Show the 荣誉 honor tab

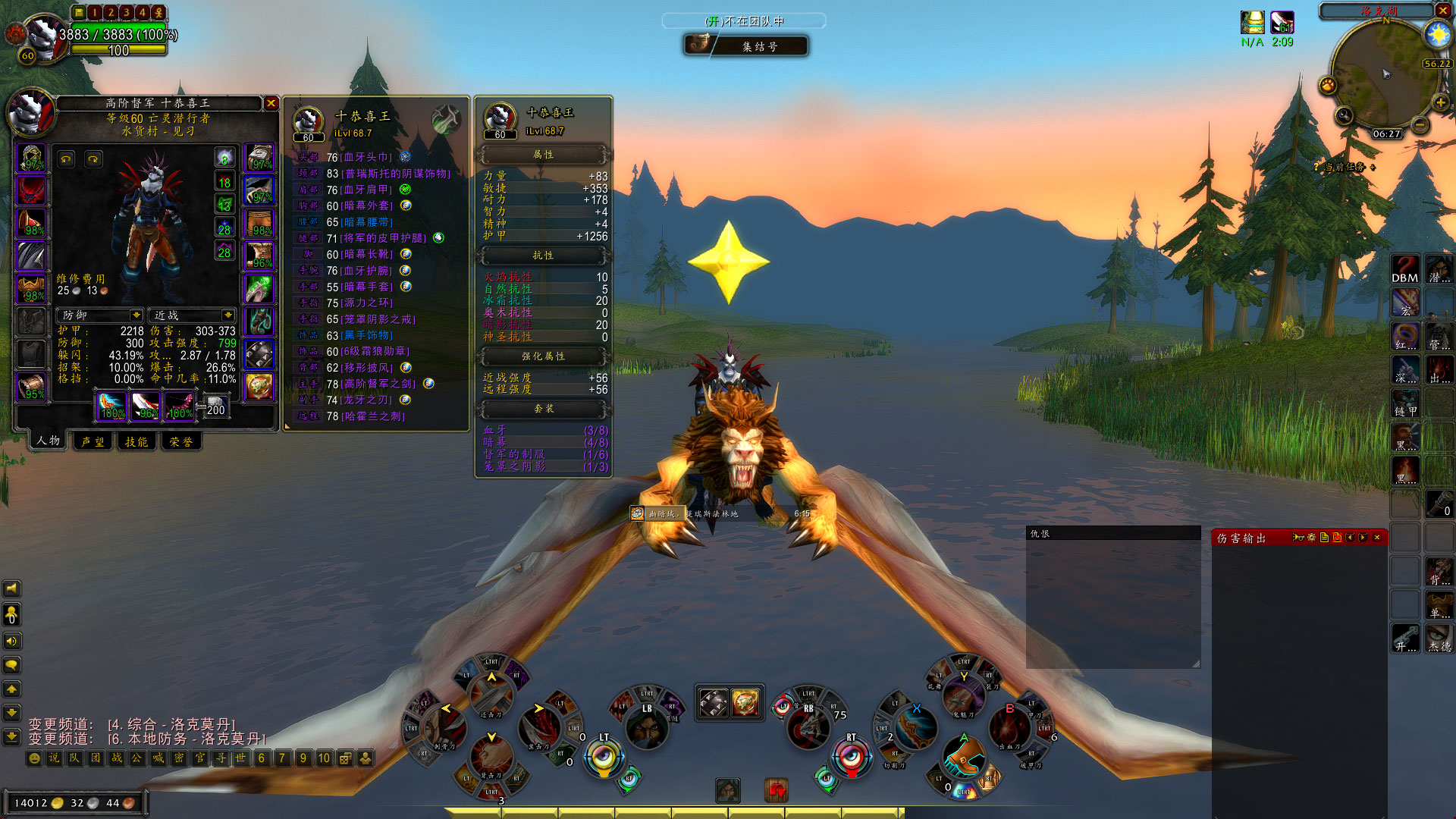coord(181,441)
